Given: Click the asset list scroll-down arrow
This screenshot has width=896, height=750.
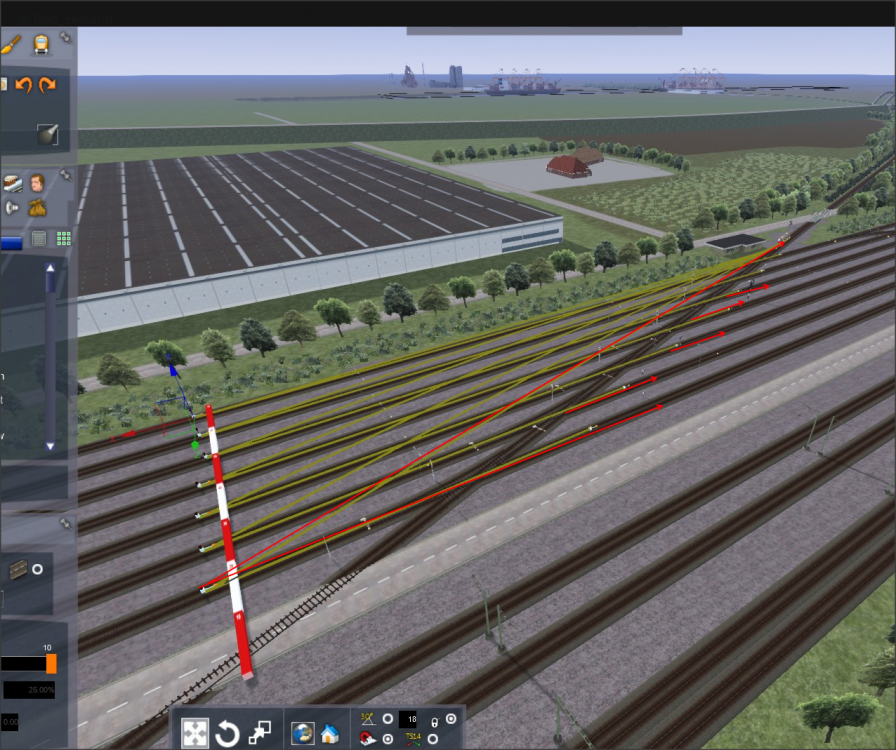Looking at the screenshot, I should [50, 445].
